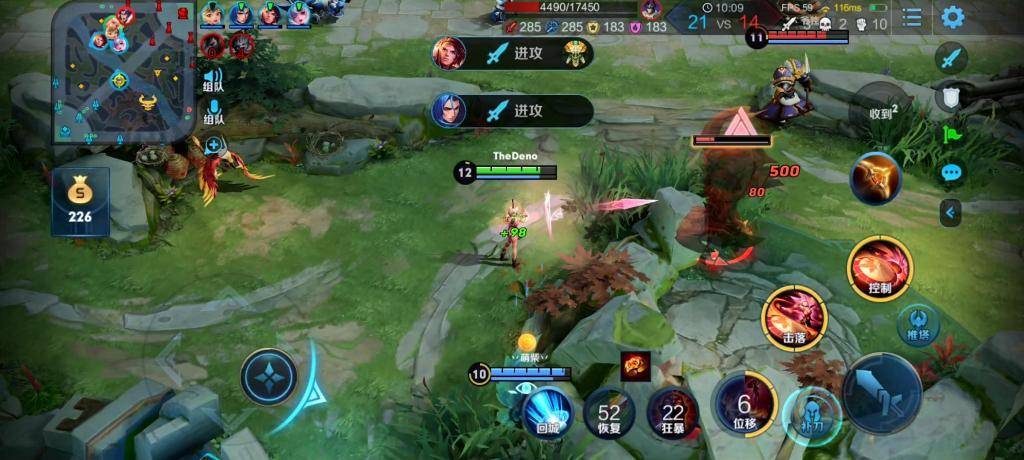Image resolution: width=1024 pixels, height=460 pixels.
Task: Activate the 回城 recall button
Action: coord(547,412)
